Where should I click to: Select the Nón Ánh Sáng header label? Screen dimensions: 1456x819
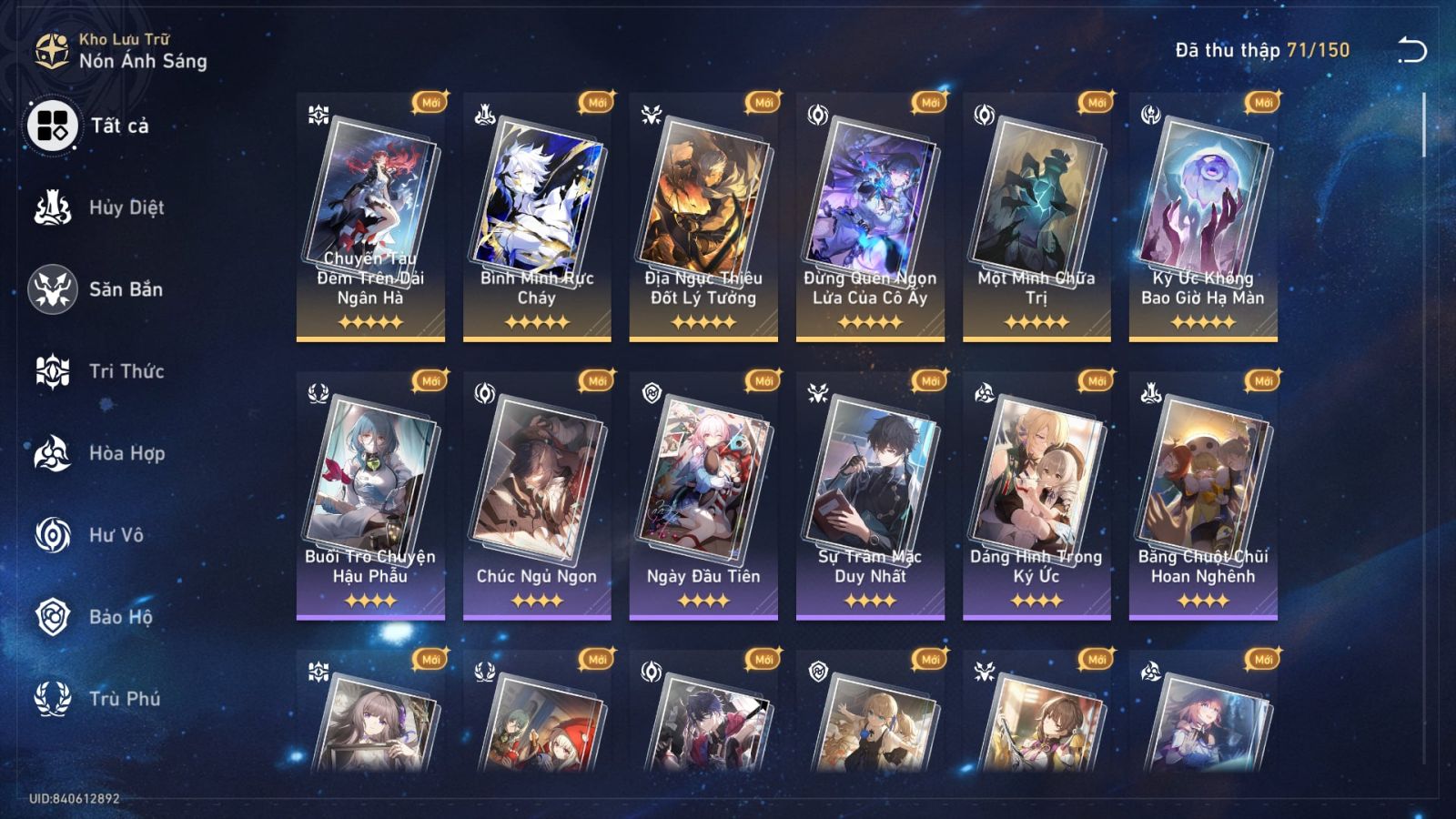141,62
